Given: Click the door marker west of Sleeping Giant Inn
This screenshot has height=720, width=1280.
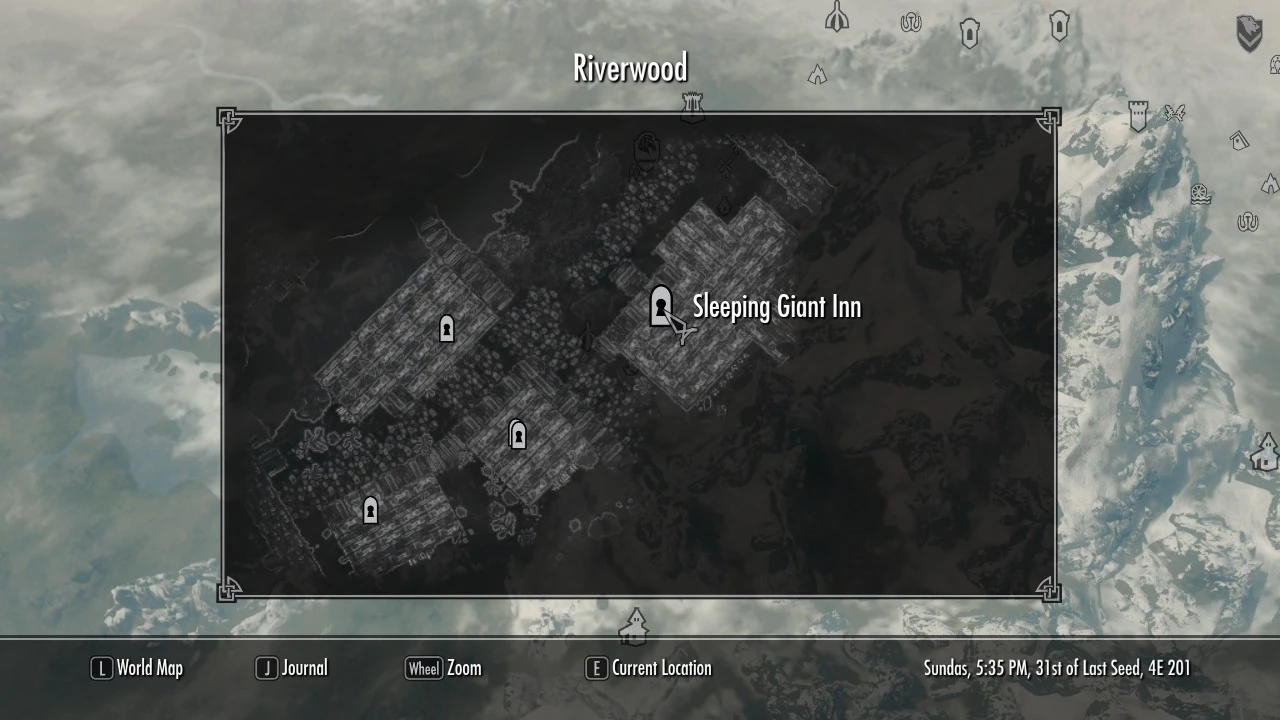Looking at the screenshot, I should [446, 328].
